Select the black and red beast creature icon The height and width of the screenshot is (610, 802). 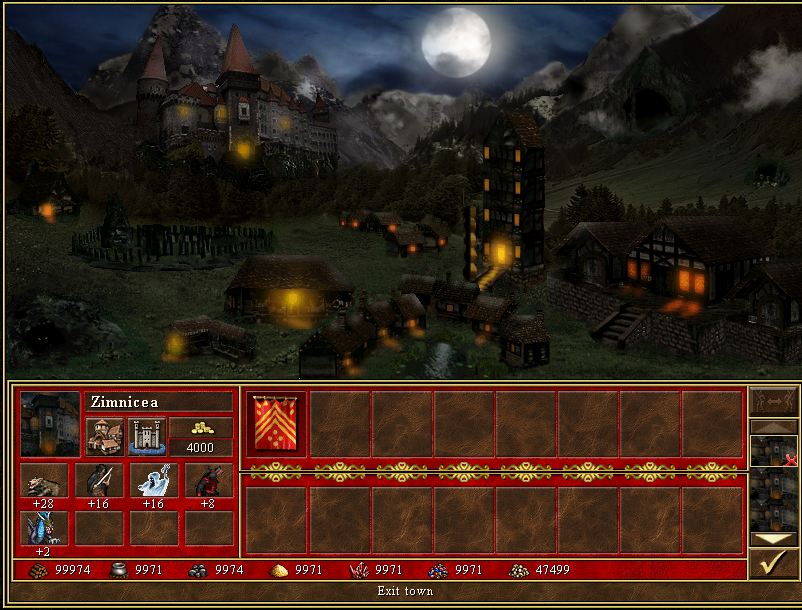[208, 480]
